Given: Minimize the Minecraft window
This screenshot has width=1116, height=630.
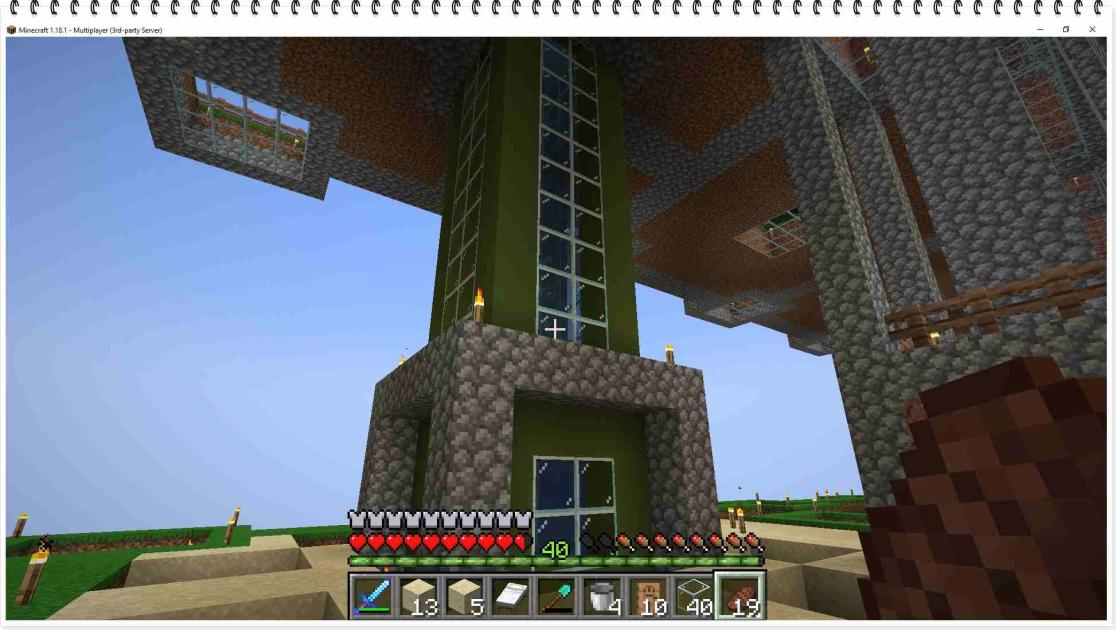Looking at the screenshot, I should (x=1040, y=29).
